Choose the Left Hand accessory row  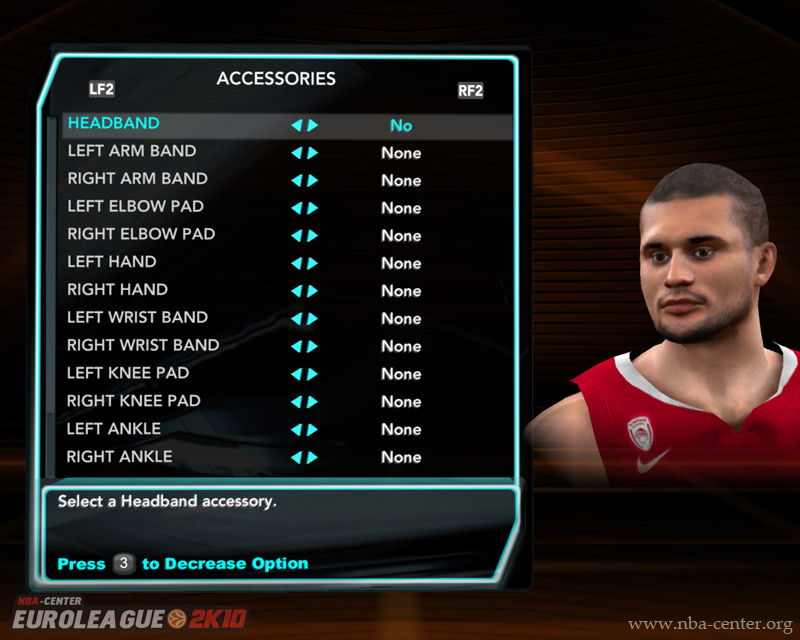point(112,262)
